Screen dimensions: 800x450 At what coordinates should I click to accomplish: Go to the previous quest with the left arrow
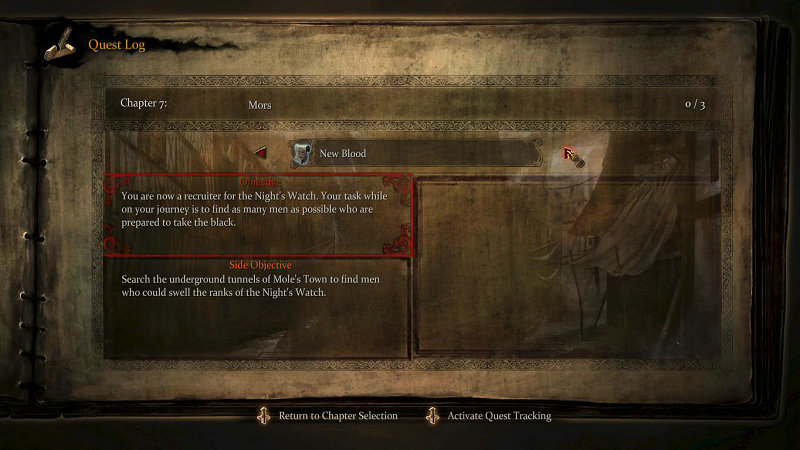(x=261, y=153)
